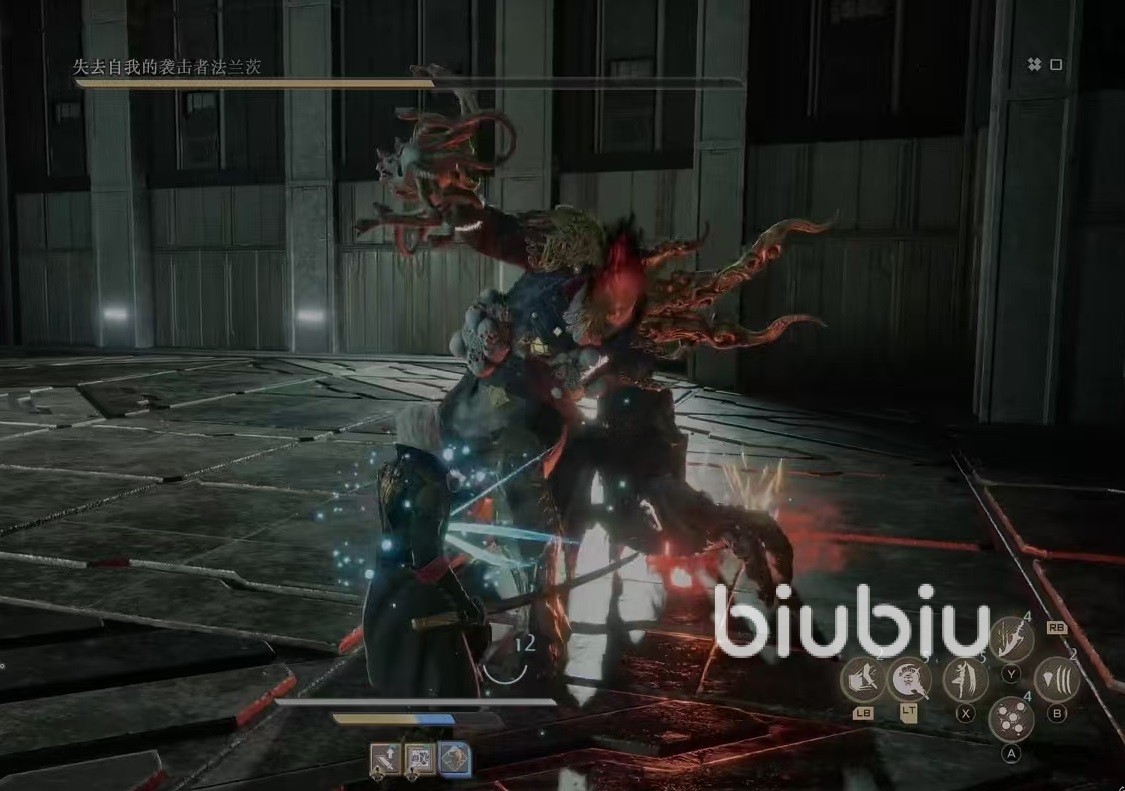Use the bearded face moon skill
This screenshot has width=1125, height=791.
(x=909, y=679)
